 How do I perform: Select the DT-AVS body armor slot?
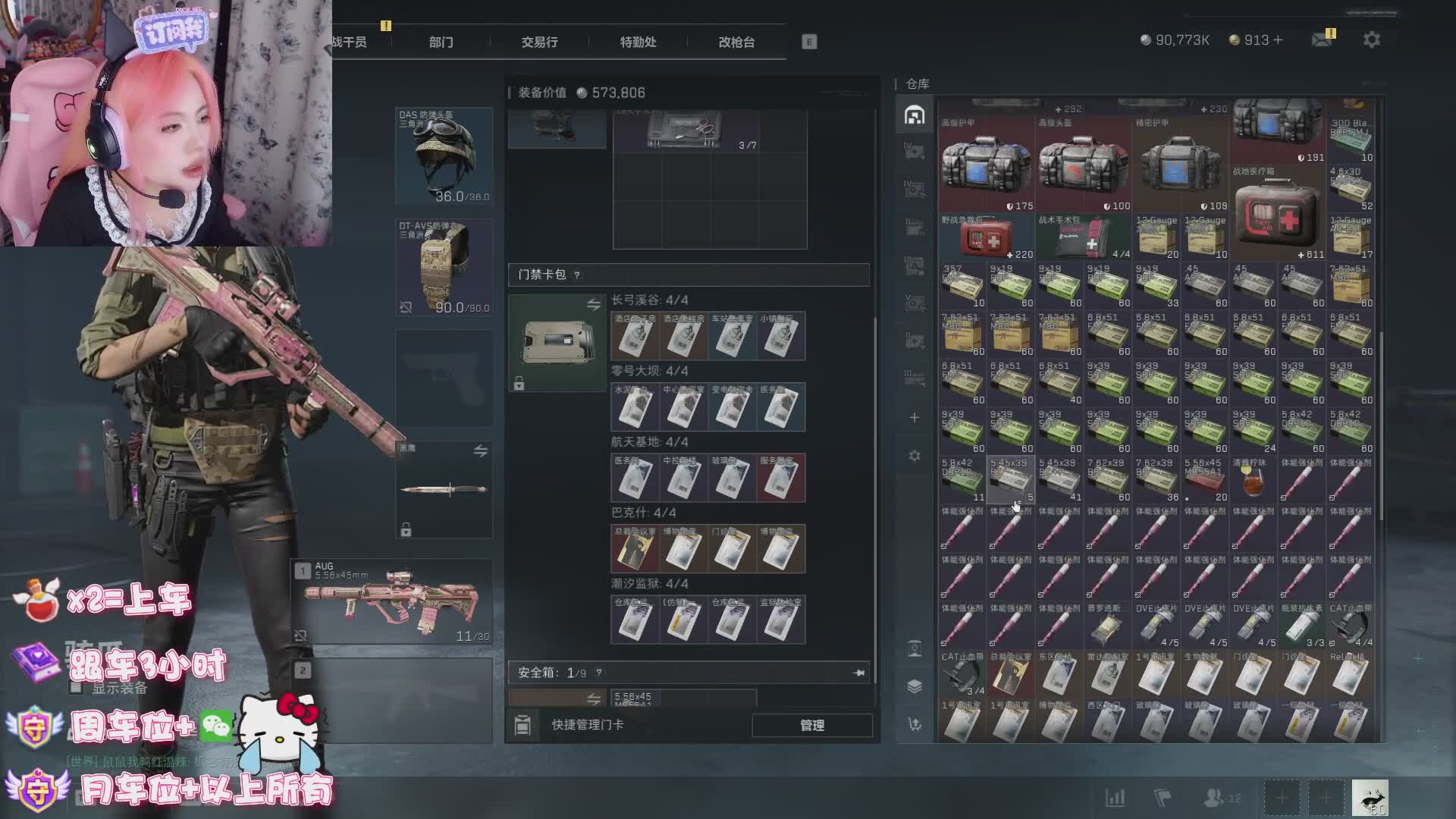[x=444, y=267]
